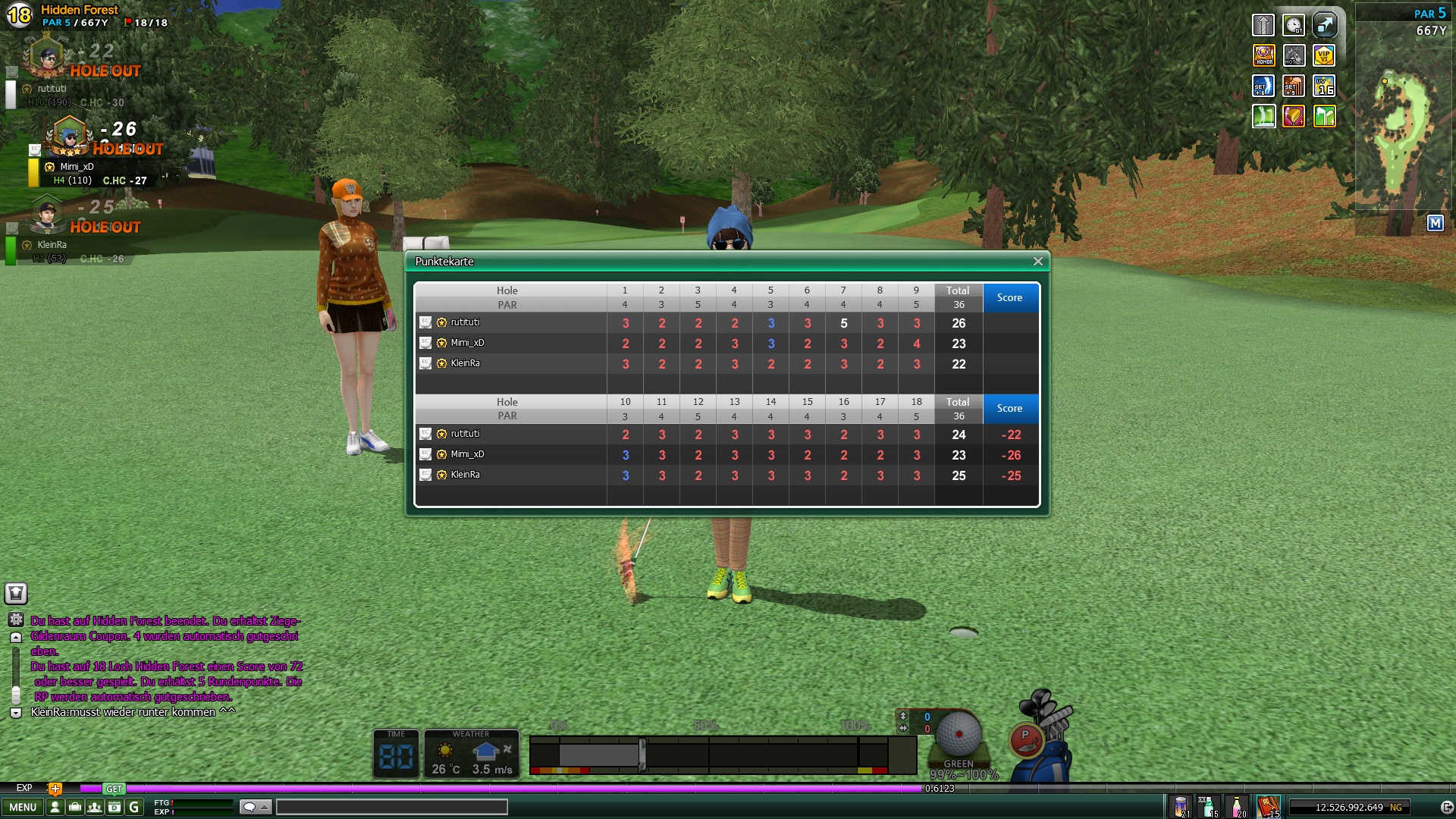Open the friends group icon

[x=94, y=808]
